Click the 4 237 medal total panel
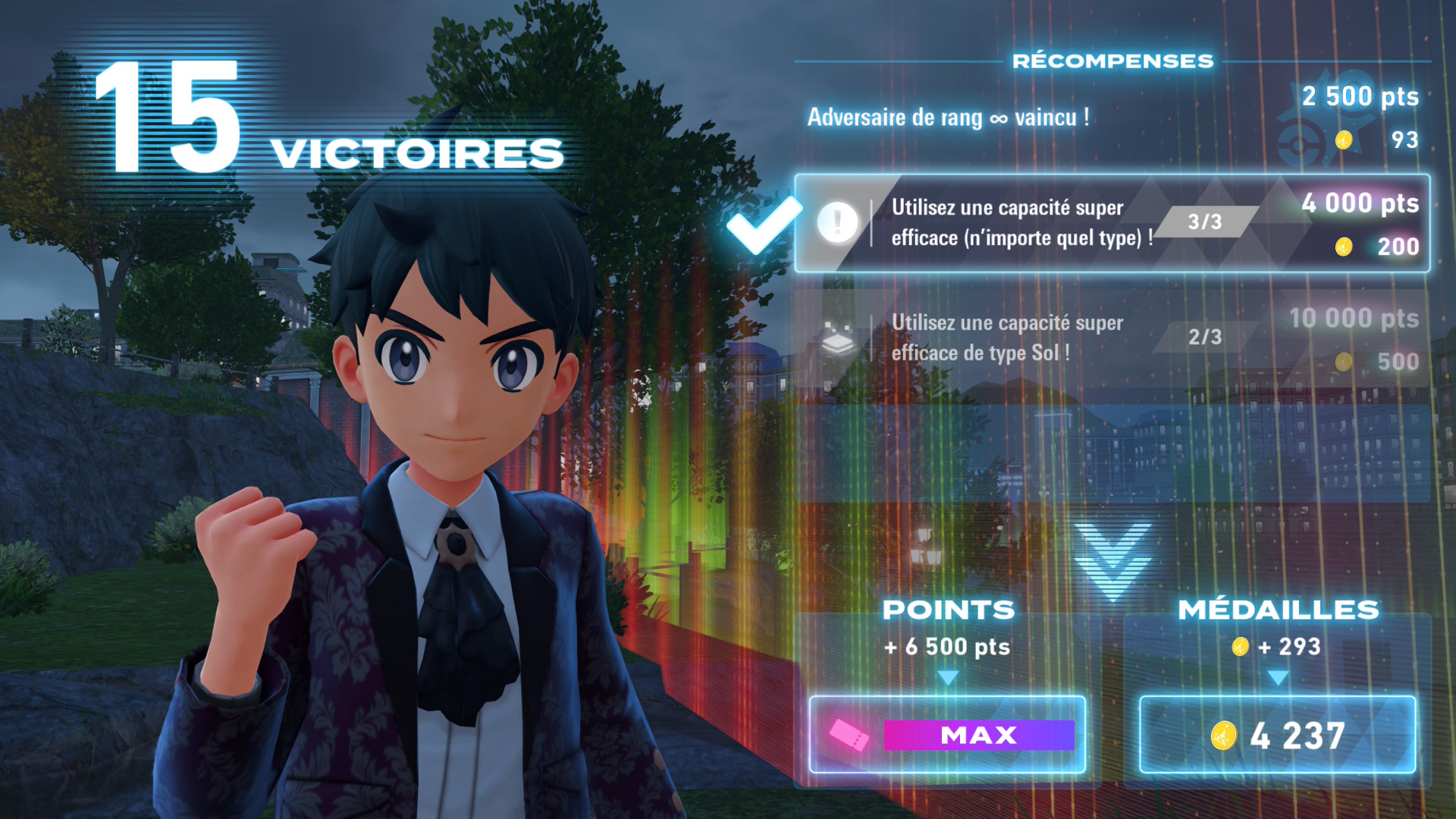 [x=1277, y=734]
